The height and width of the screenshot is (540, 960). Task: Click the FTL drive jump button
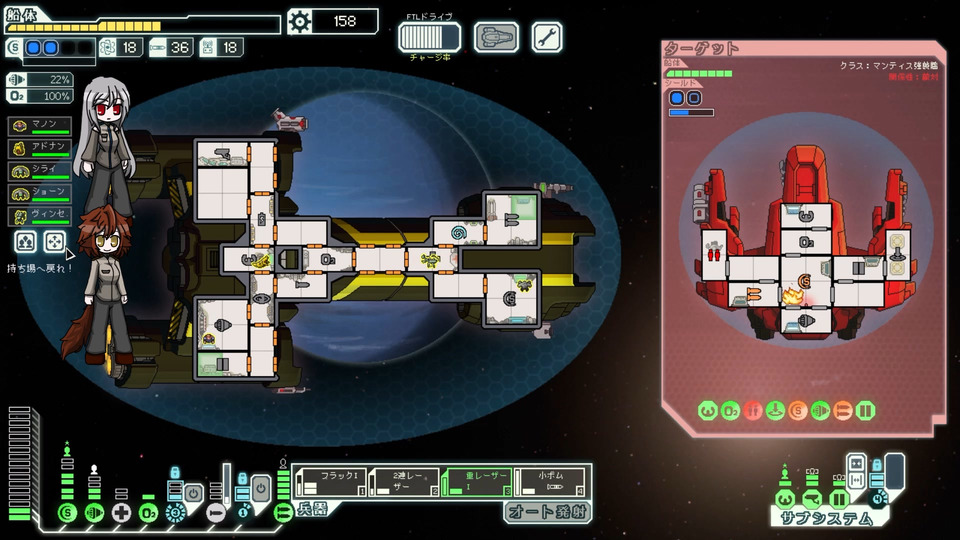tap(429, 37)
